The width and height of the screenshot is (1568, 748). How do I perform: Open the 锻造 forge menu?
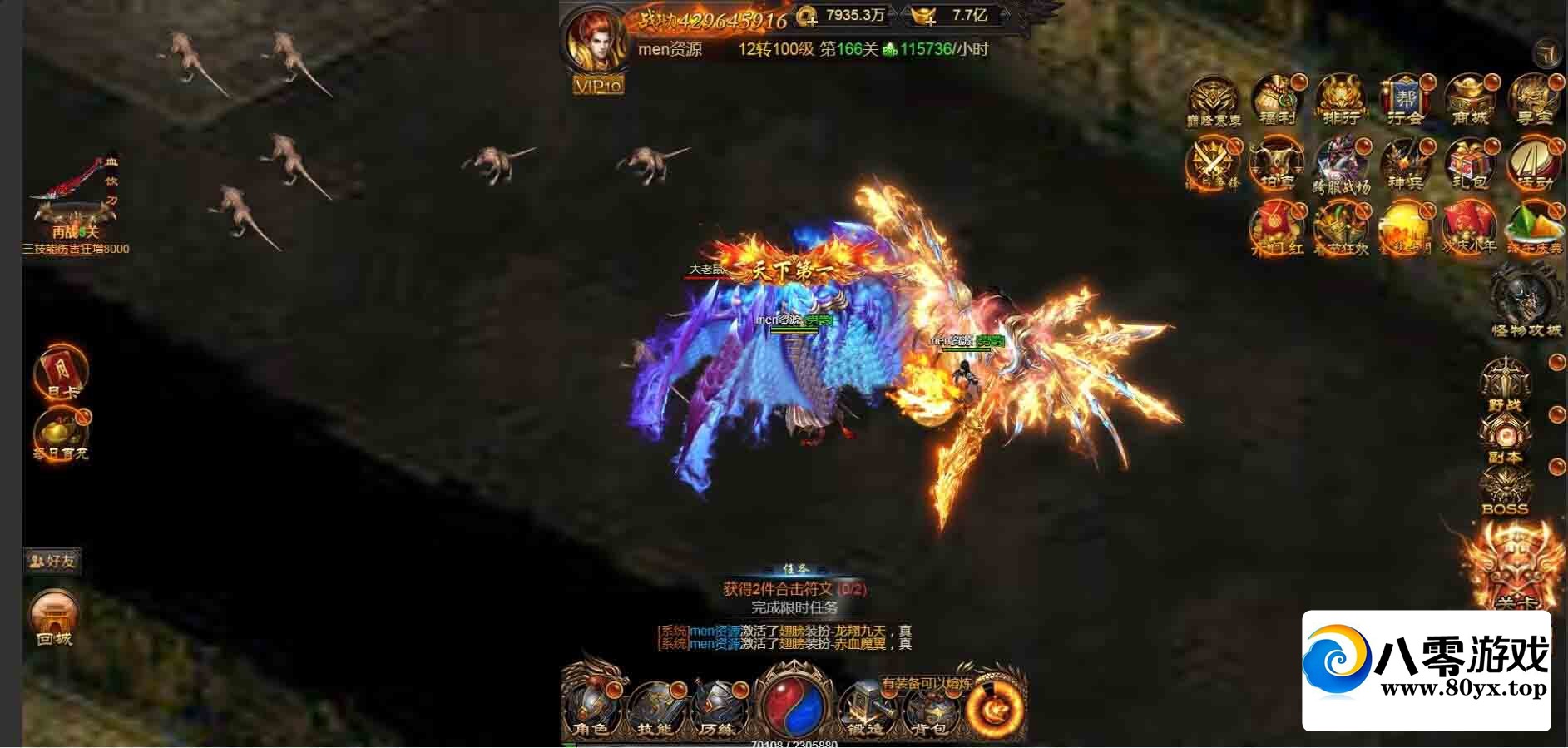[865, 709]
